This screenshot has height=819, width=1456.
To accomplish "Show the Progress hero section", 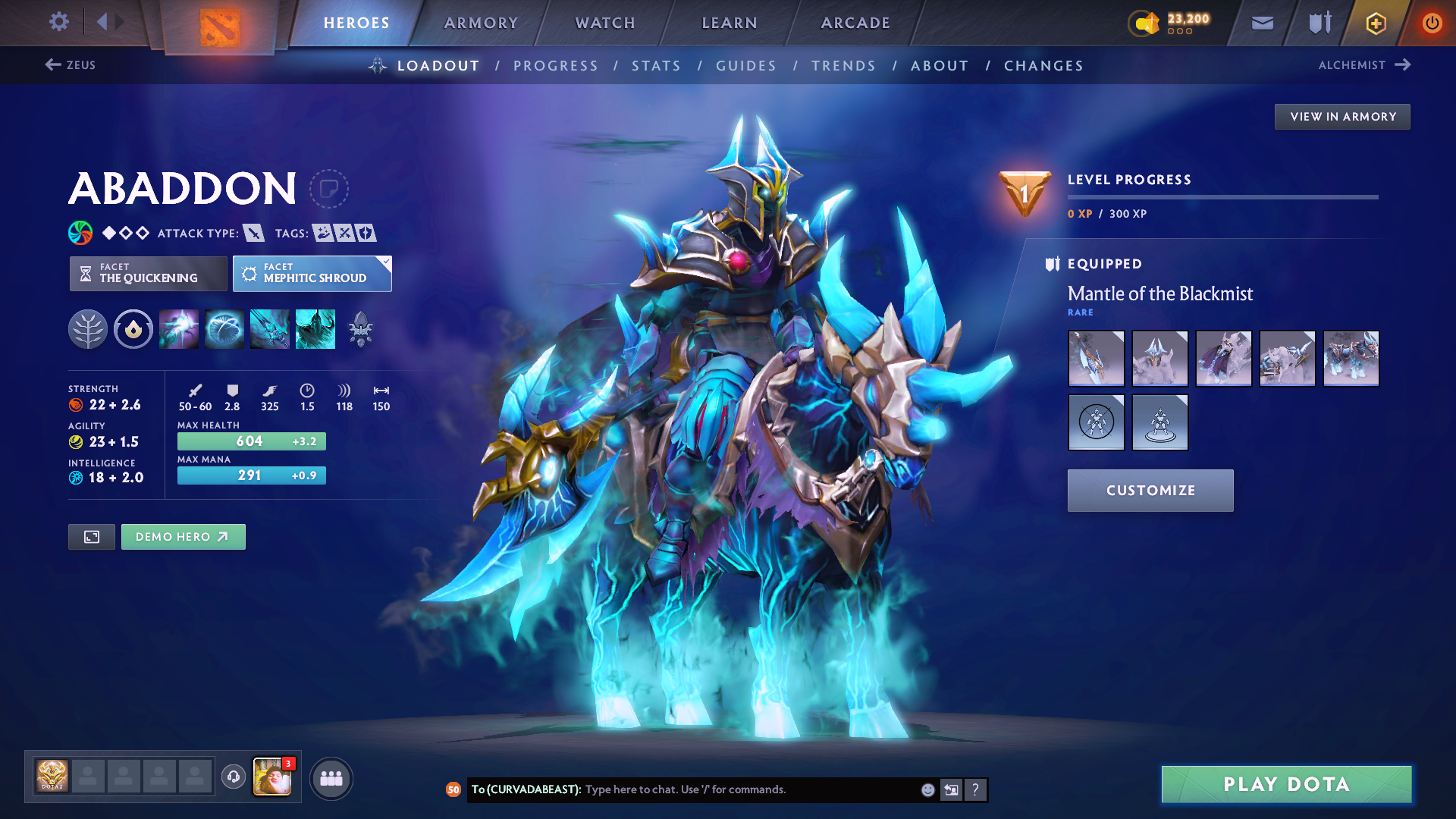I will point(556,66).
